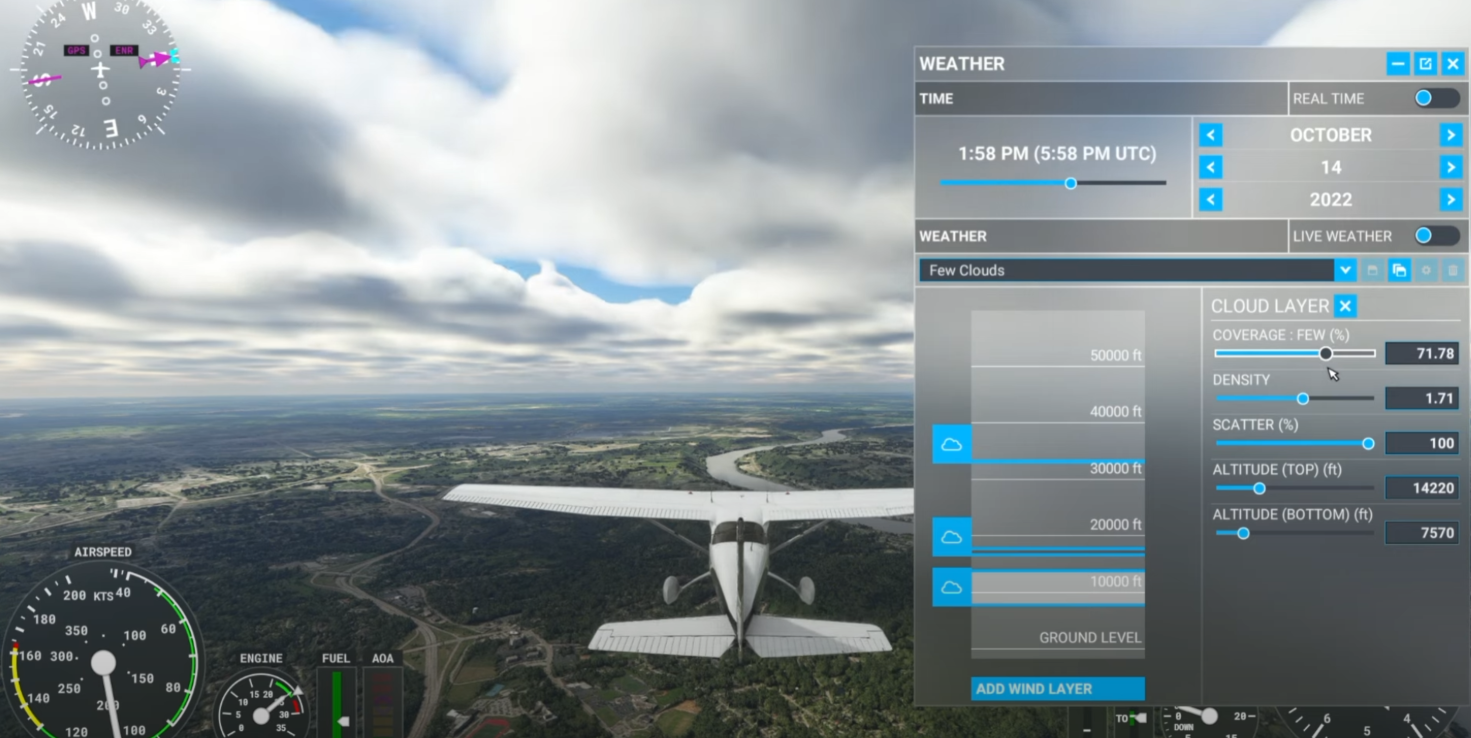
Task: Edit the Altitude (Bottom) value 7570
Action: click(x=1421, y=533)
